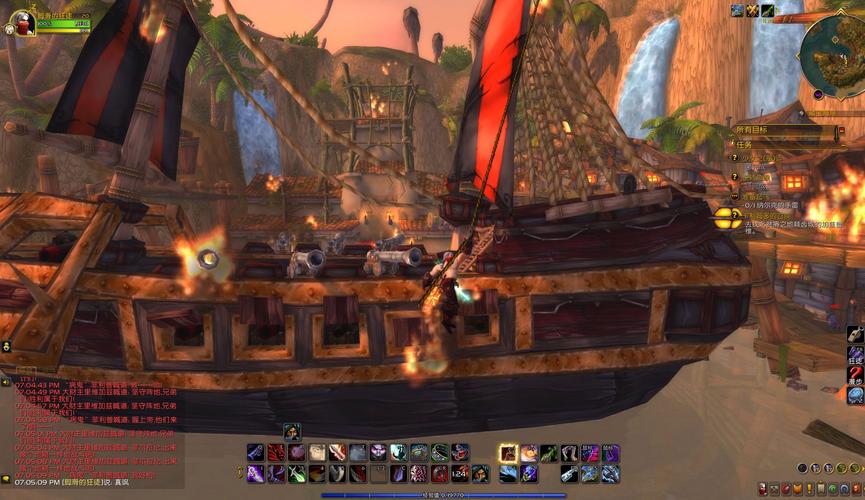Use the red question mark side button

click(x=855, y=376)
